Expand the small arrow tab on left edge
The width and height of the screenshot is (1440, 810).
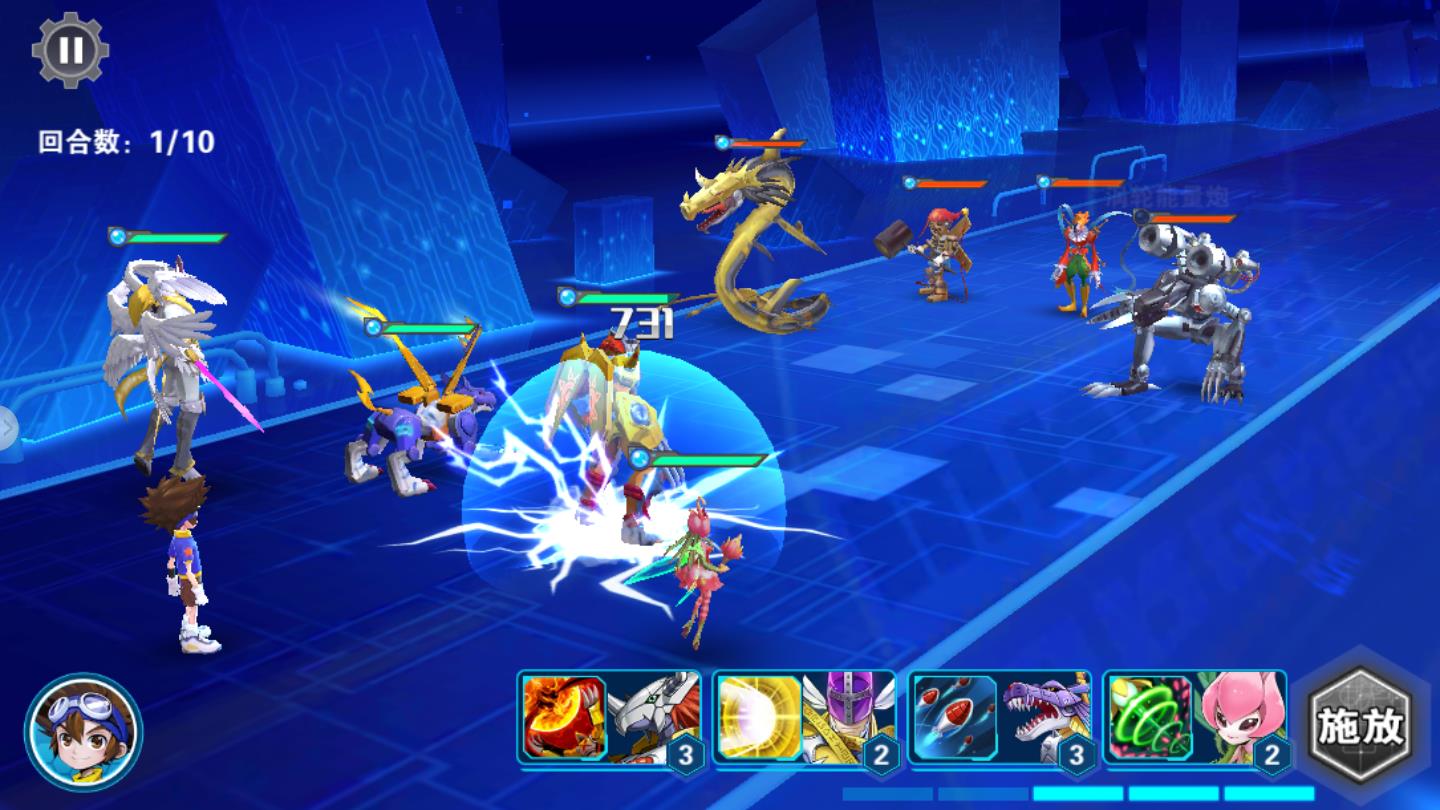[x=8, y=429]
